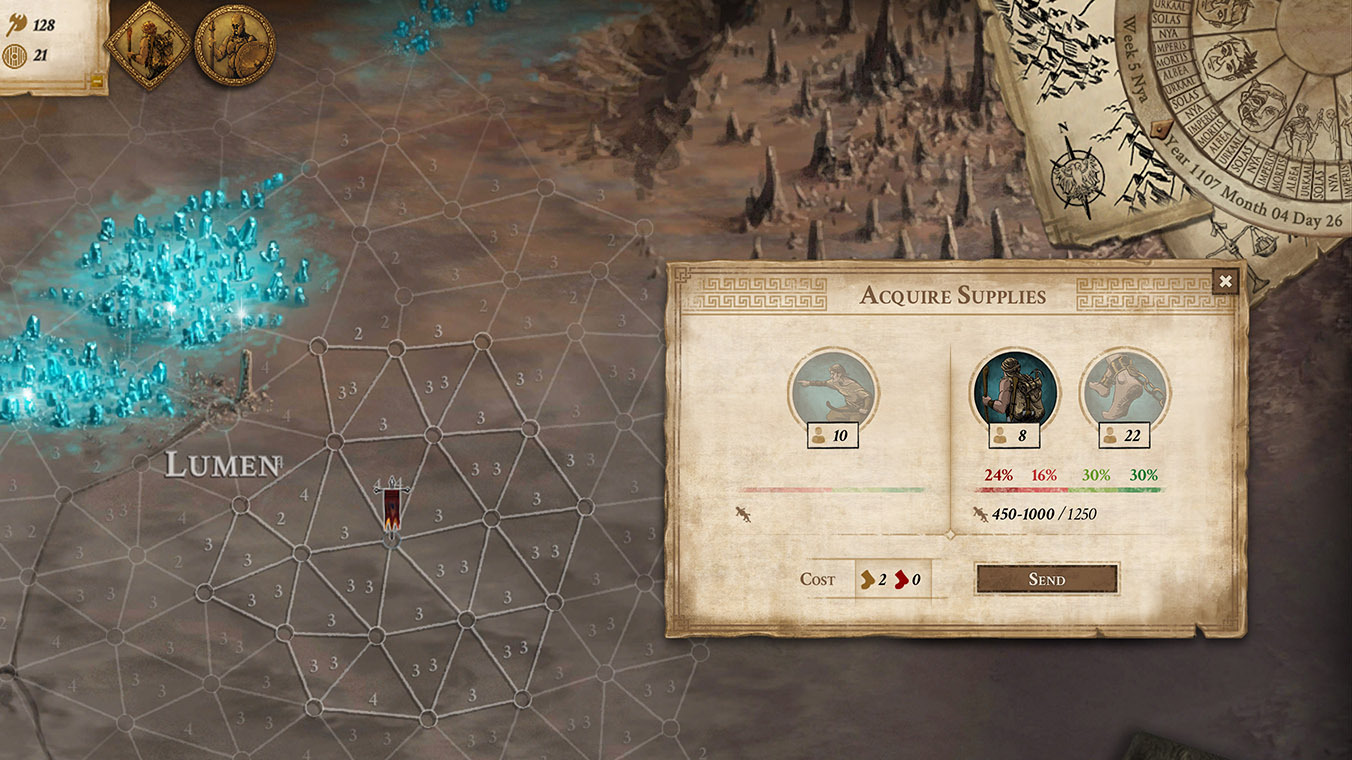Click the eagle compass rose on the map scroll
1352x760 pixels.
(1077, 180)
